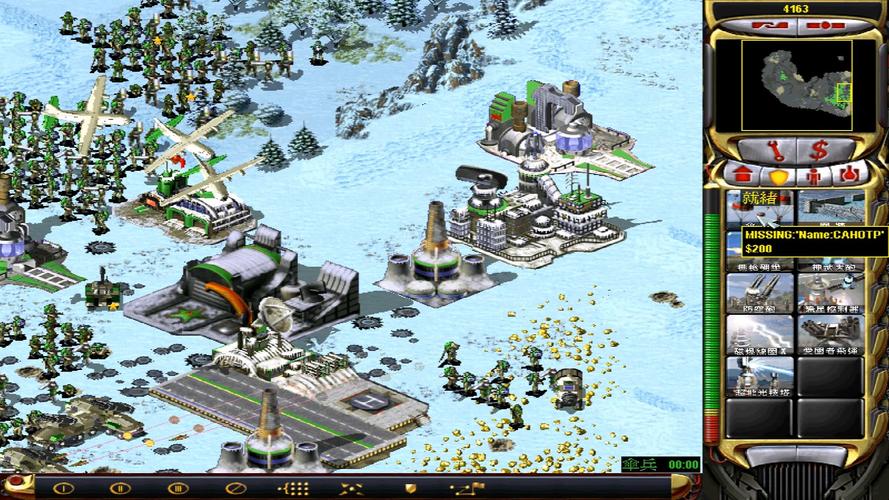Switch to the defenses shield tab

779,176
